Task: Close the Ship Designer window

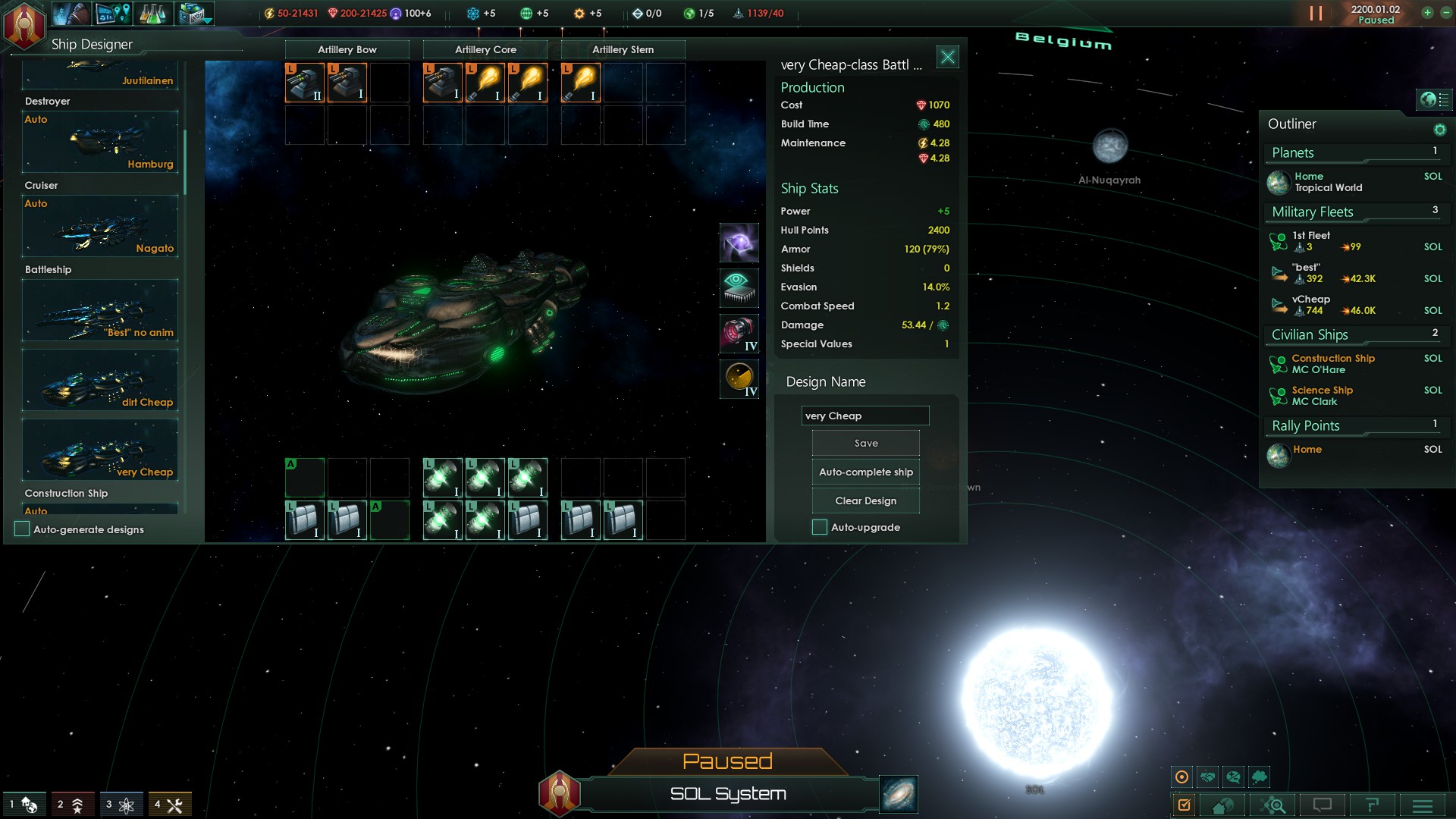Action: tap(947, 58)
